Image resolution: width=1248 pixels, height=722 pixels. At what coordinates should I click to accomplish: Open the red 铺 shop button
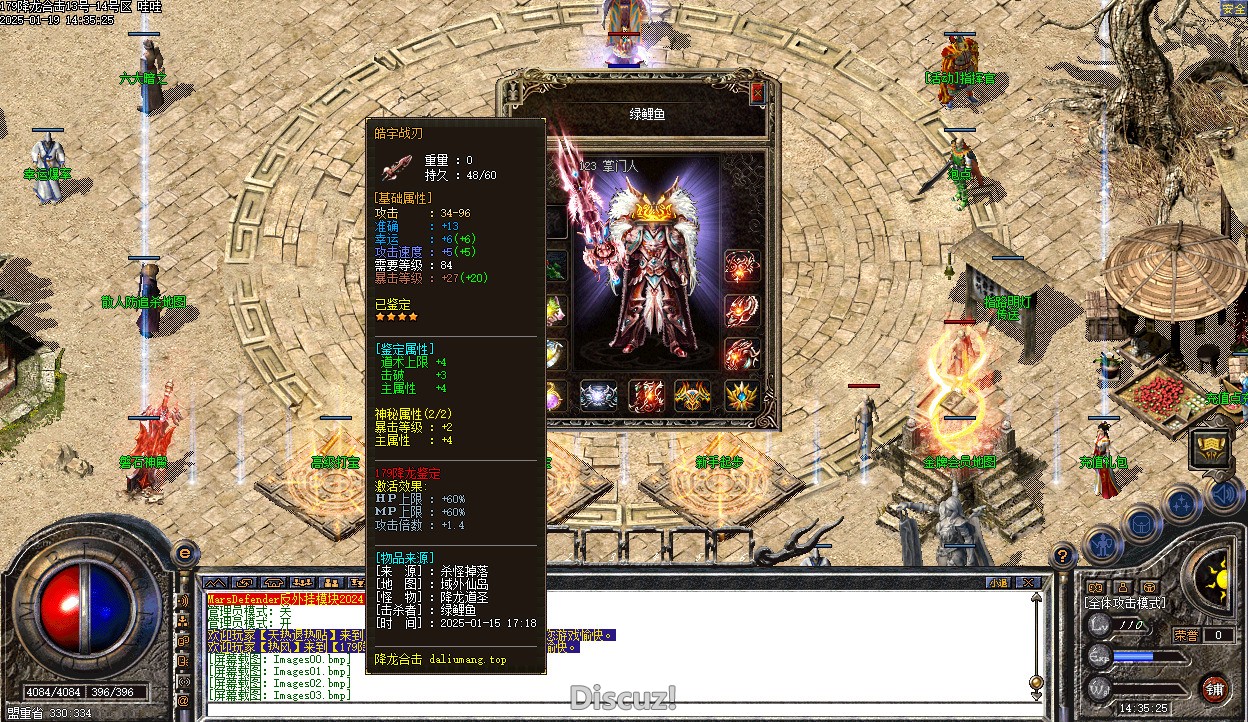1214,688
